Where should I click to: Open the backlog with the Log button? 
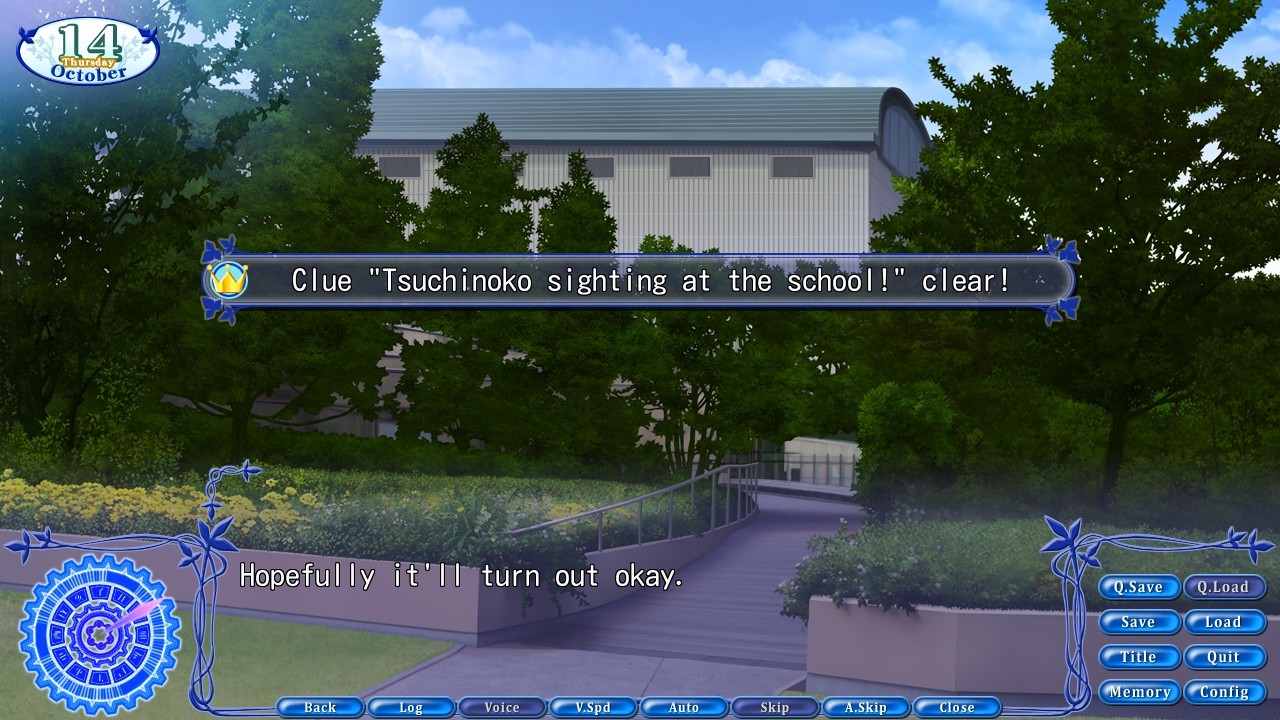point(411,707)
